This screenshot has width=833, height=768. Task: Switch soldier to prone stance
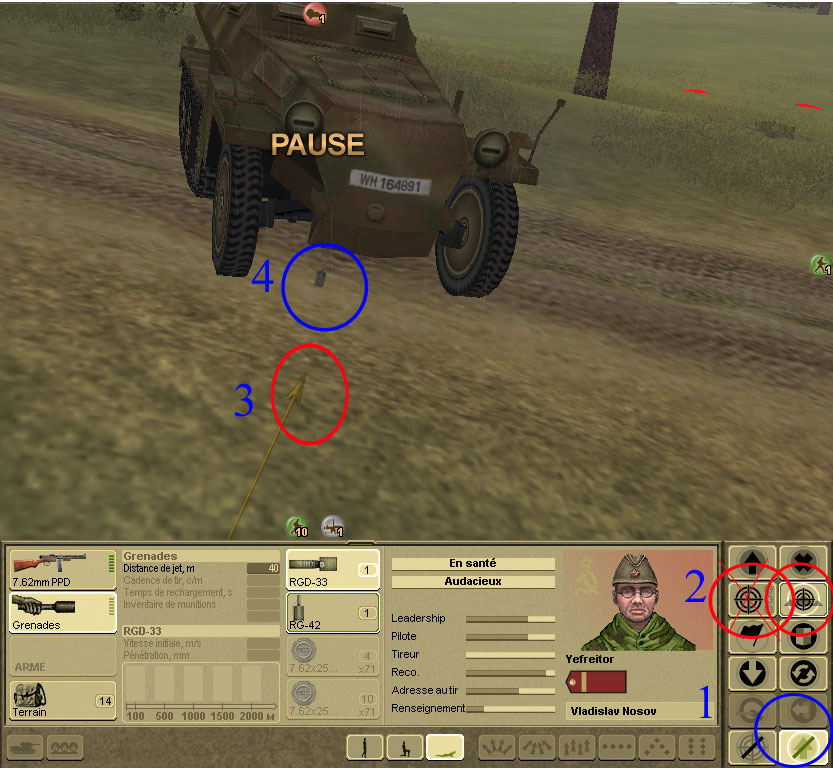444,746
